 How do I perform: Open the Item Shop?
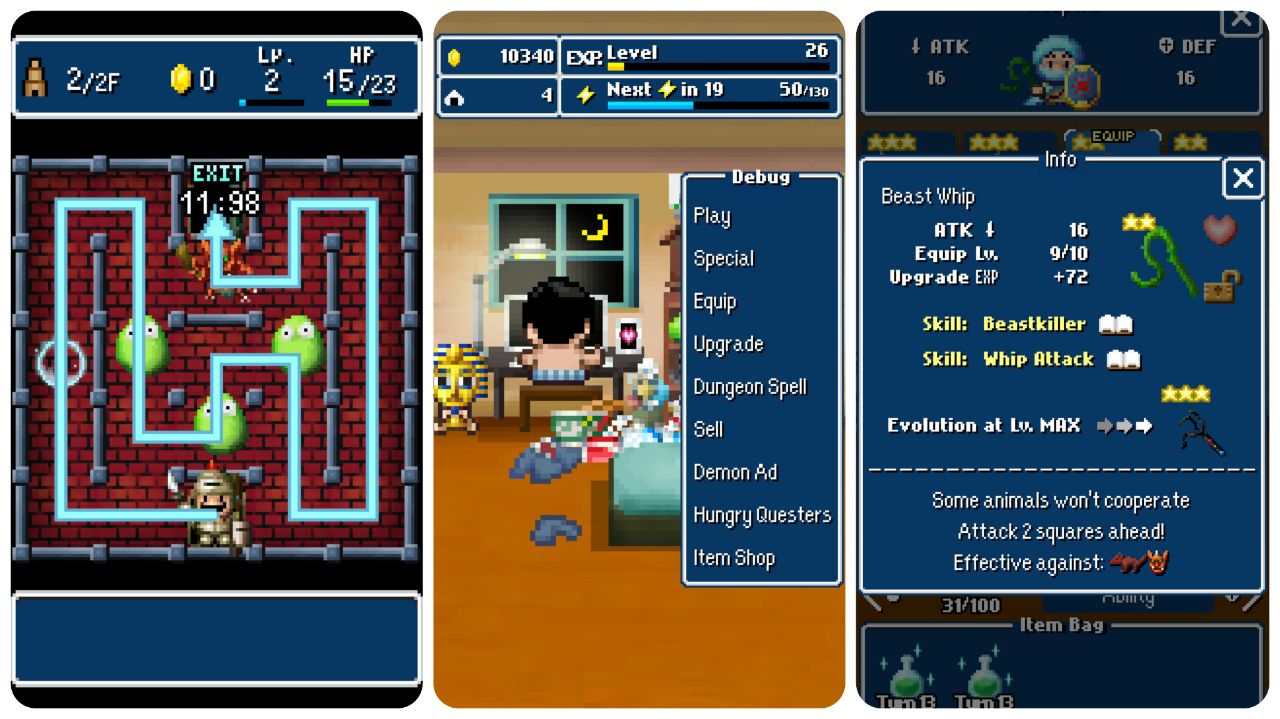pyautogui.click(x=734, y=558)
